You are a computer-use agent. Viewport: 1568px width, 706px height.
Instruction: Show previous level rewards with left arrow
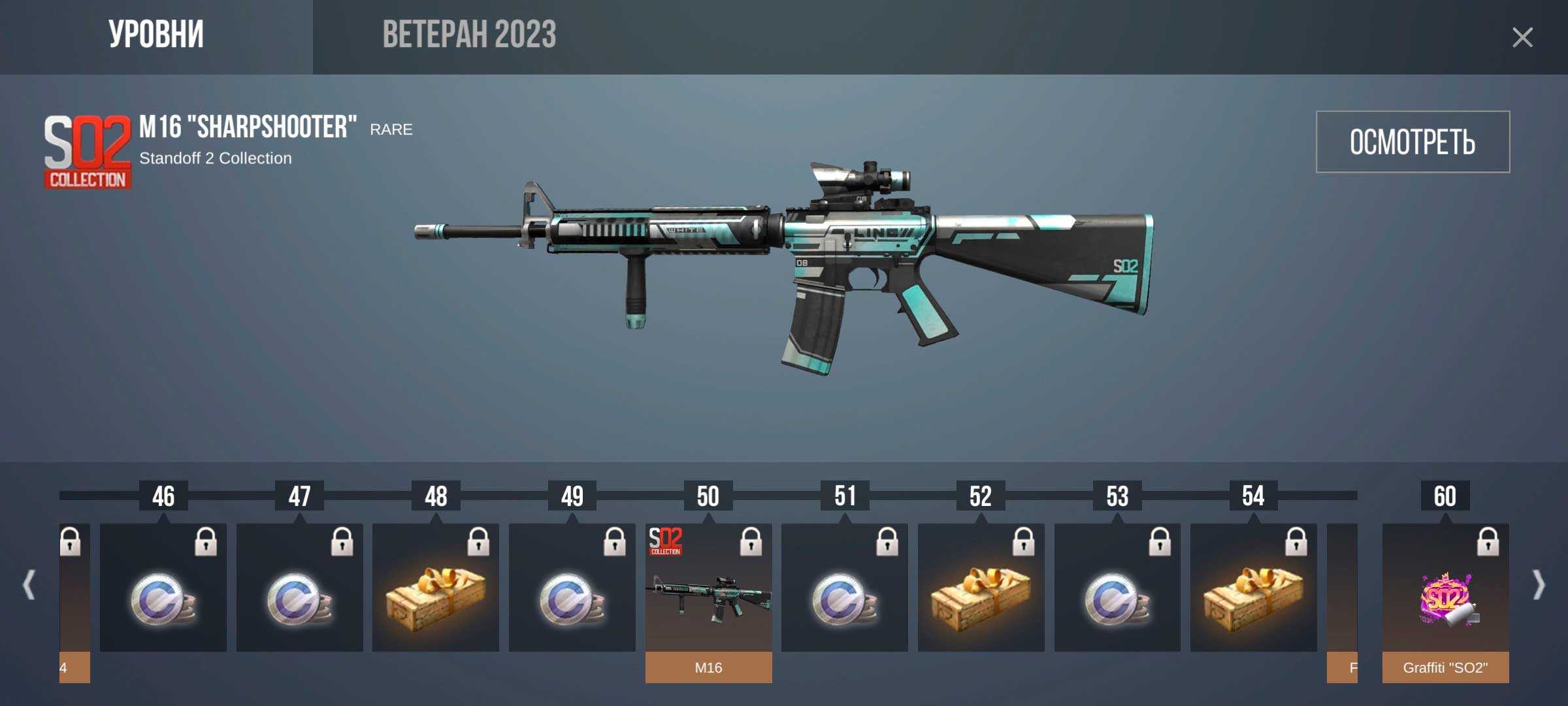[x=29, y=584]
